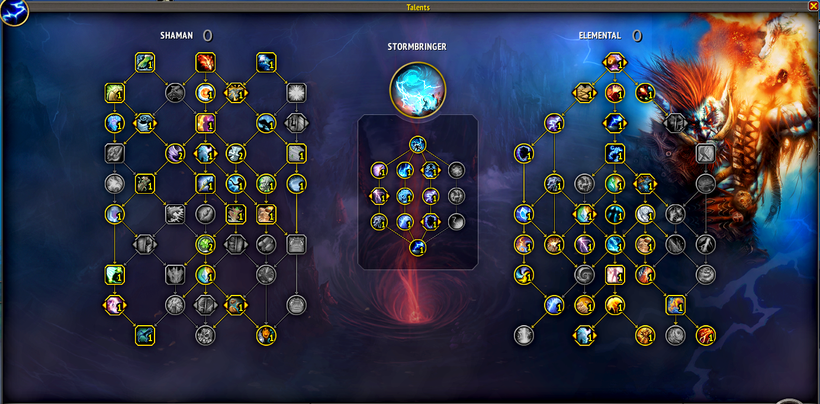Choose the final bottom node of the Stormbringer tree
820x404 pixels.
(x=418, y=247)
